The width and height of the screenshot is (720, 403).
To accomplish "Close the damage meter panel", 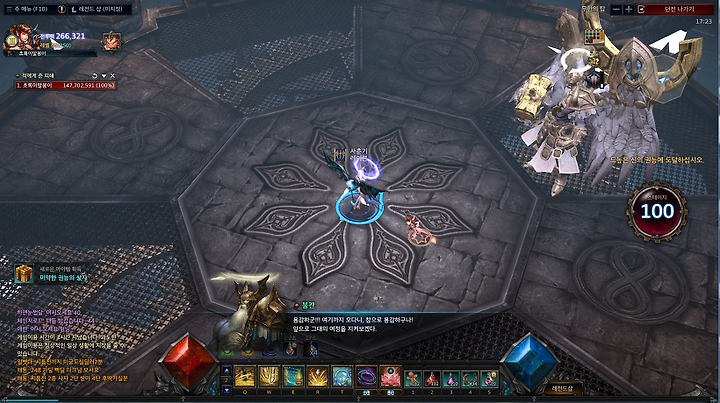I will coord(114,75).
